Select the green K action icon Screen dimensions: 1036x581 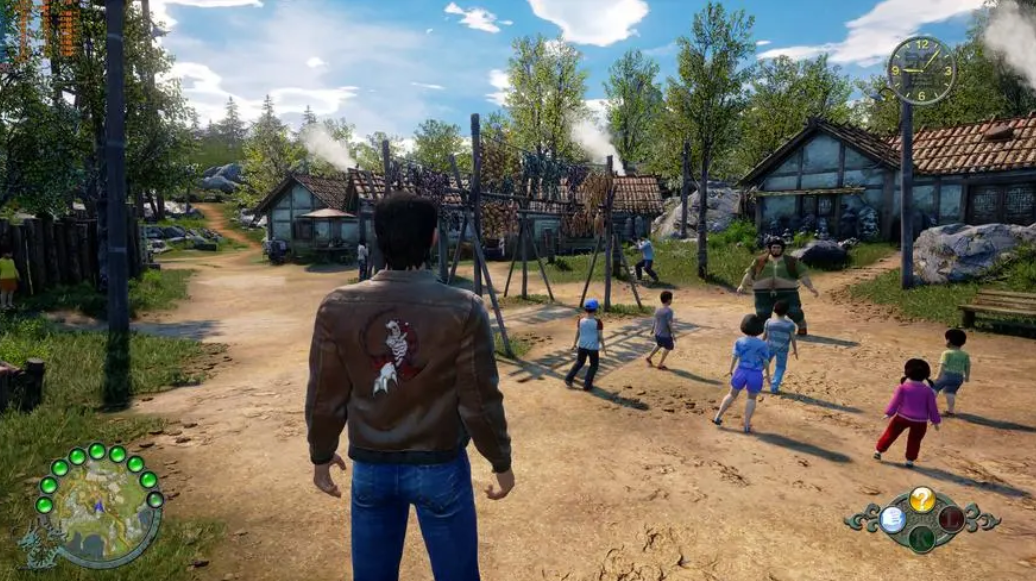(x=922, y=538)
